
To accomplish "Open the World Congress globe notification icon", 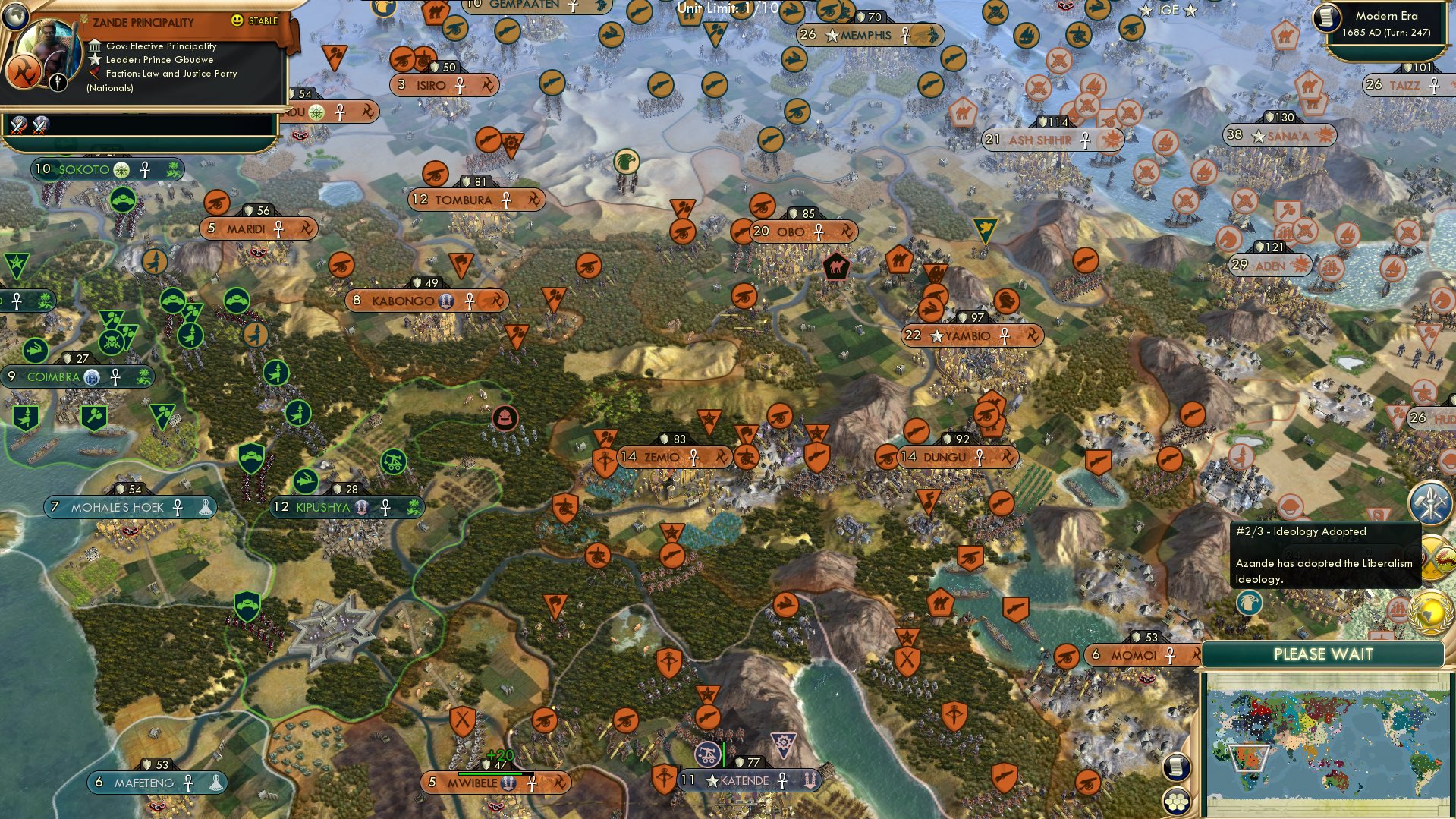I will [x=1431, y=611].
